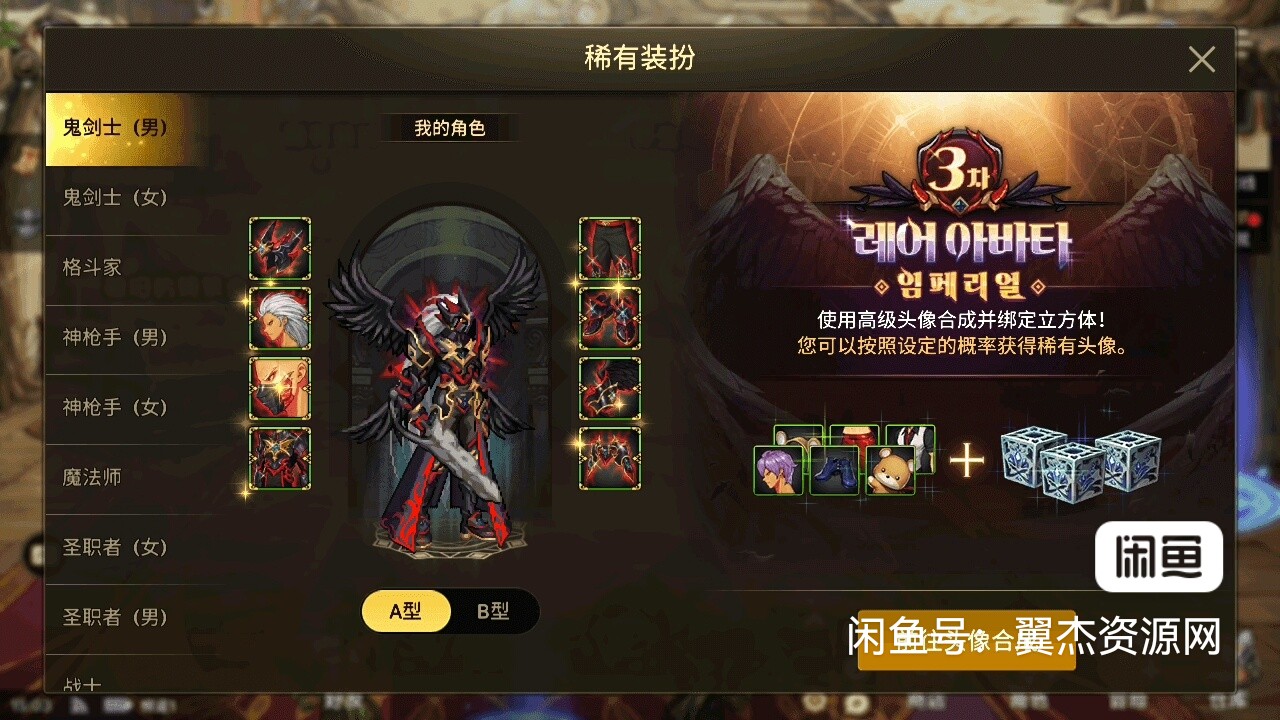
Task: Select the shoes avatar slot
Action: pyautogui.click(x=610, y=316)
